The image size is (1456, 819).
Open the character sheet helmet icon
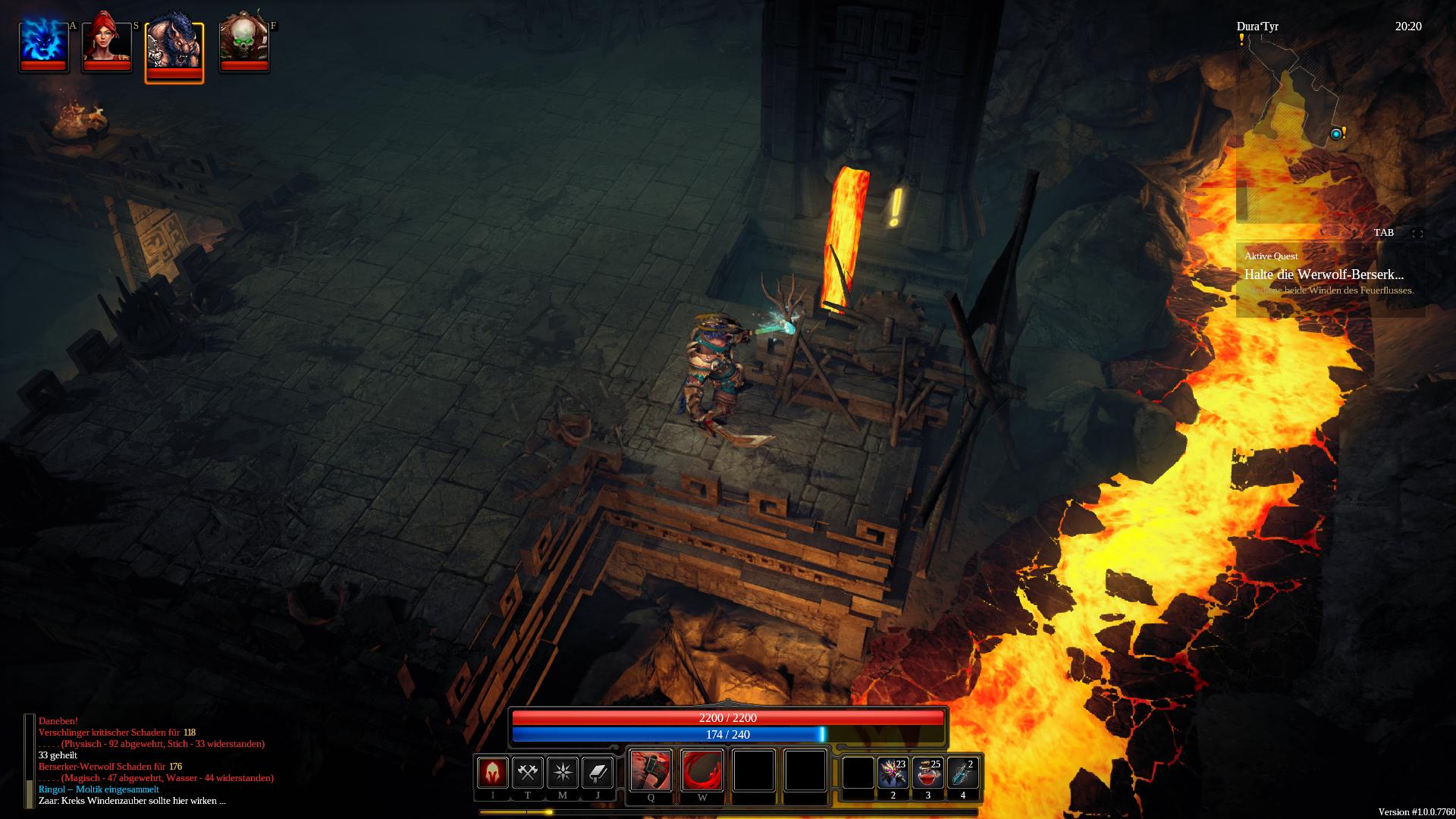[492, 773]
